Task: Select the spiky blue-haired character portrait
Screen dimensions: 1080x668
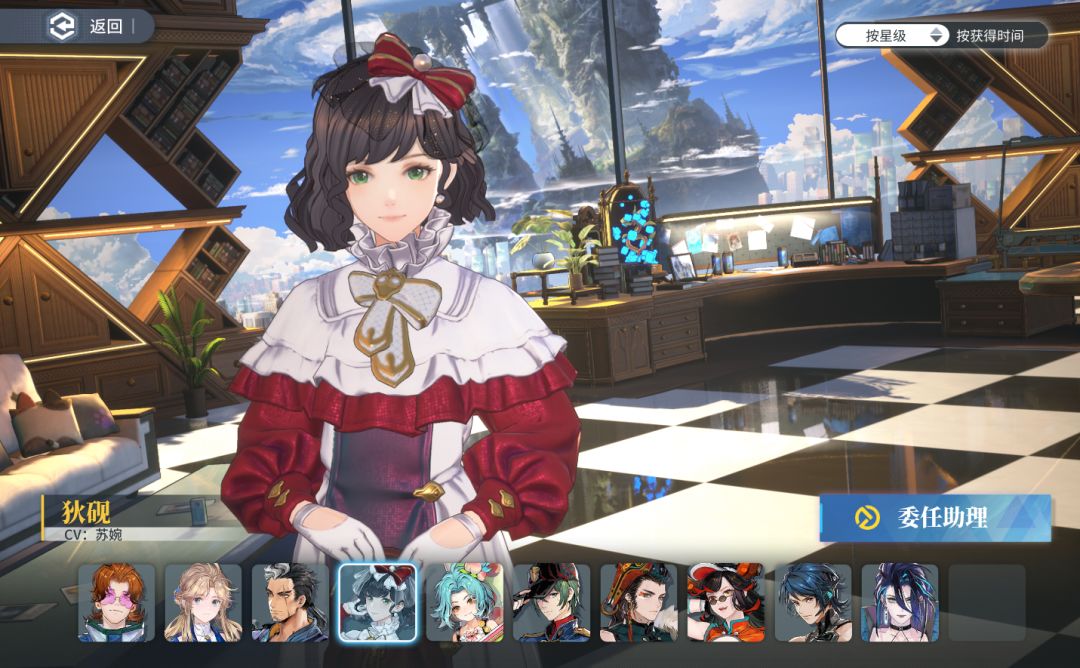Action: pos(813,602)
